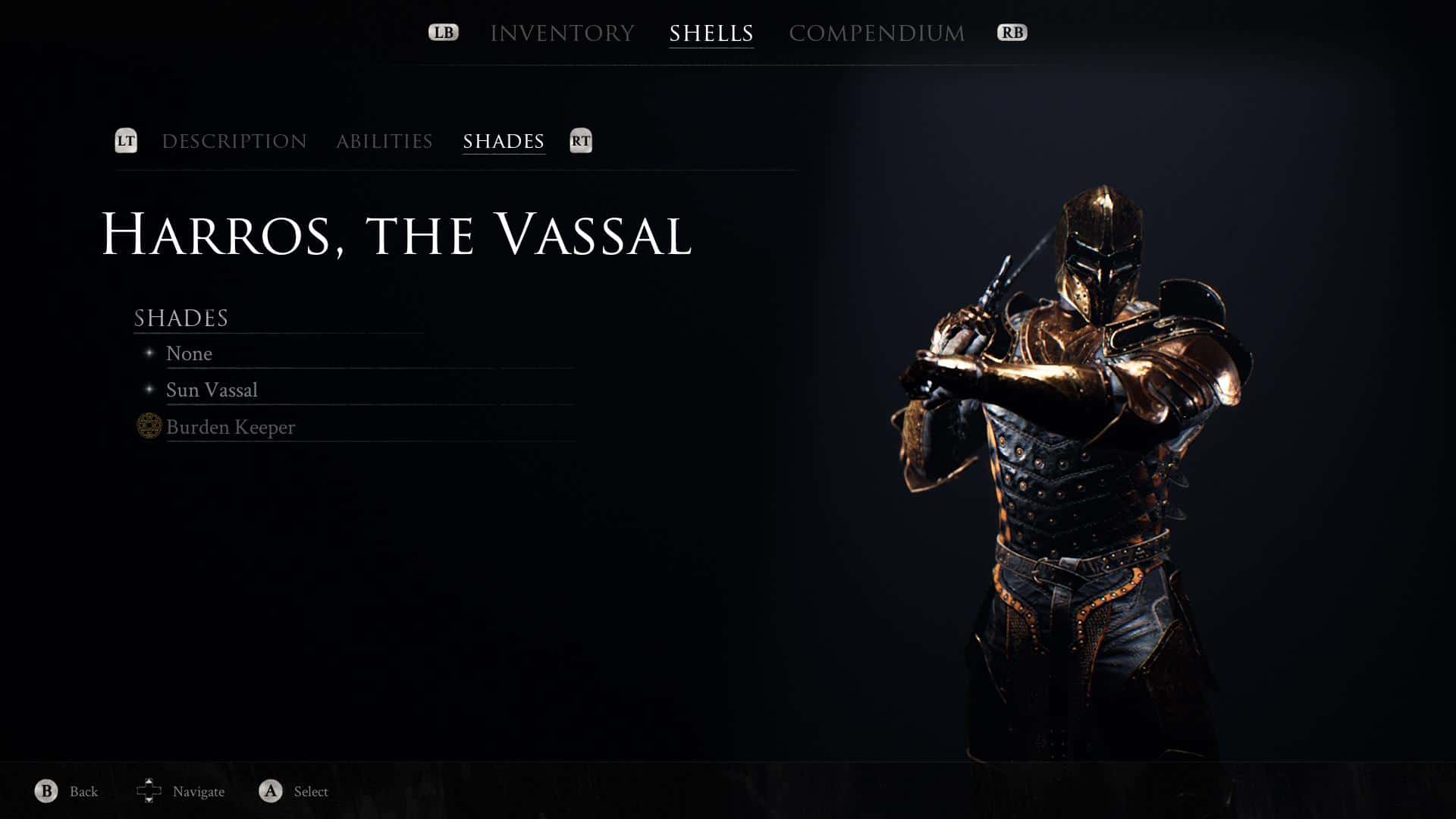The image size is (1456, 819).
Task: Select the Burden Keeper shade
Action: click(x=231, y=427)
